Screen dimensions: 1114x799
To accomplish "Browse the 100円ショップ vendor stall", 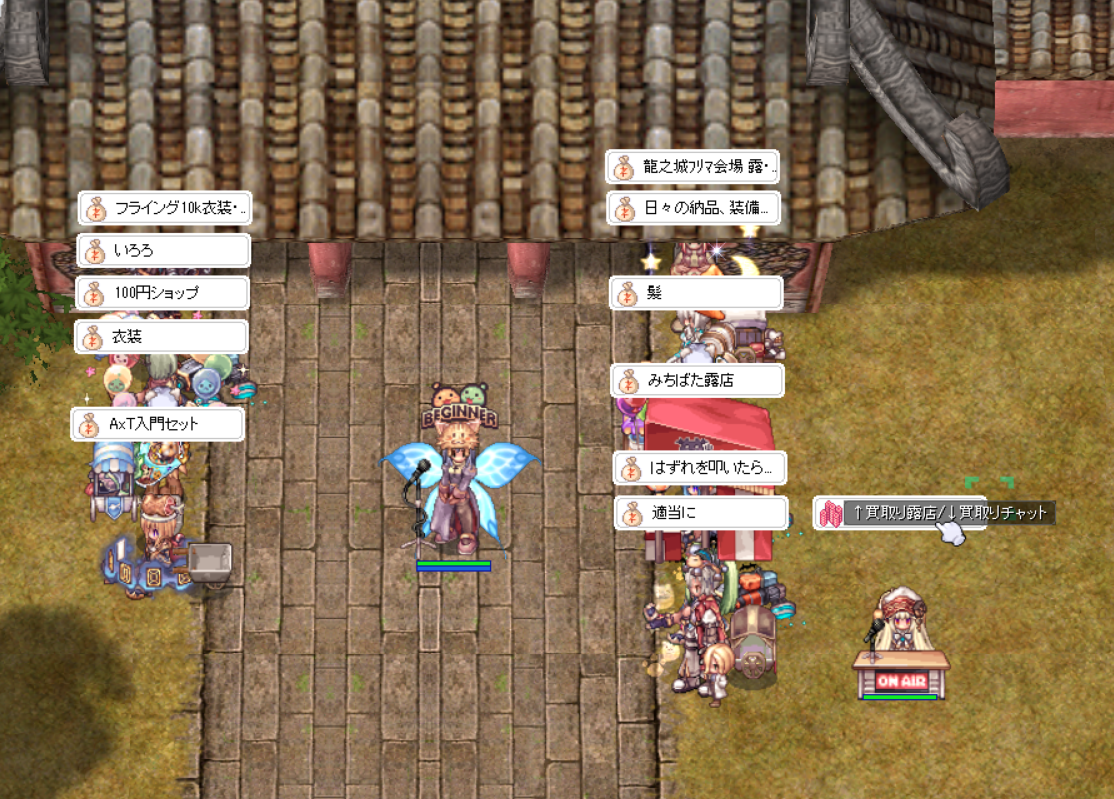I will 162,294.
